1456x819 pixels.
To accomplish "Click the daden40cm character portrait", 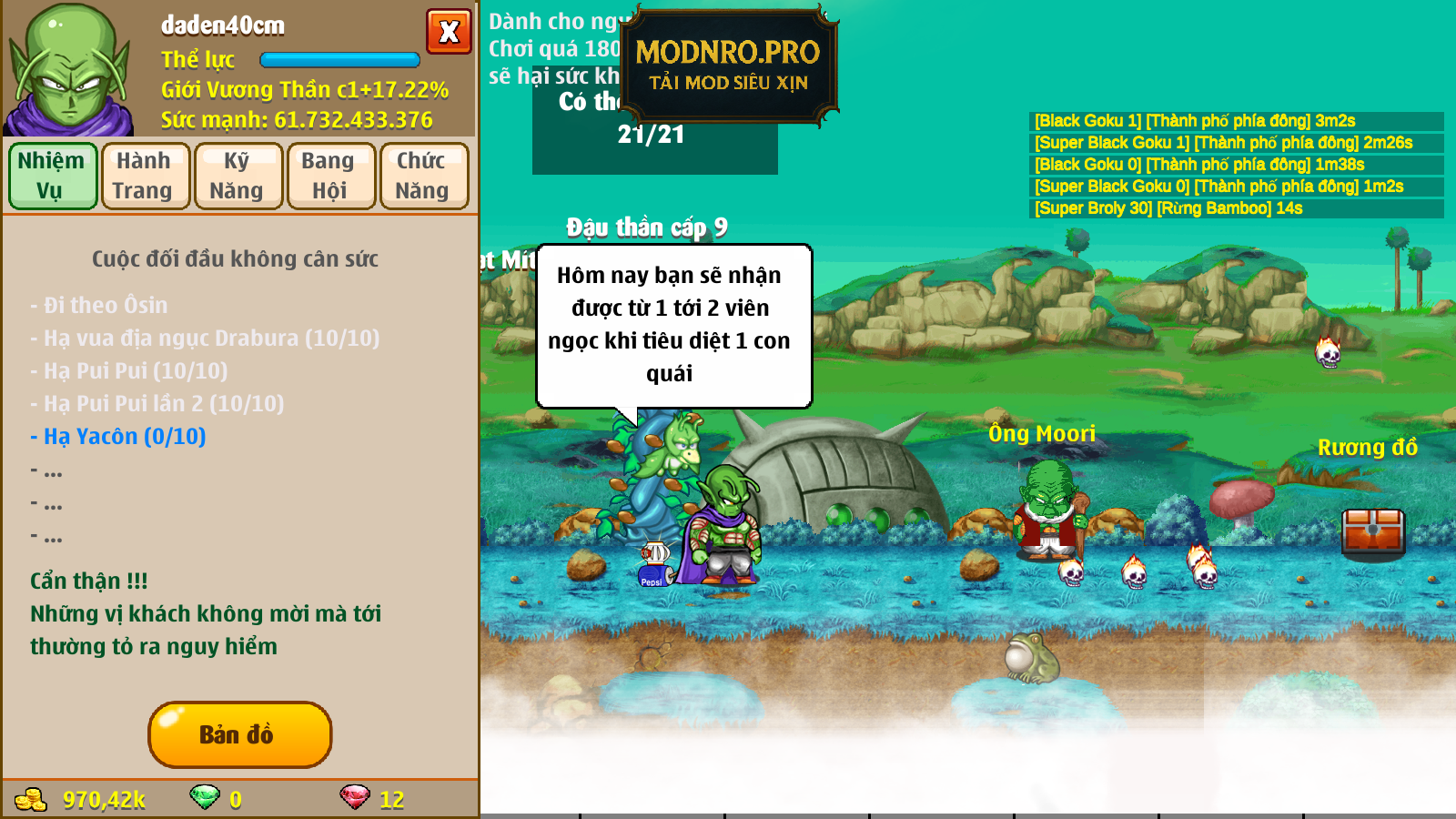I will click(x=70, y=70).
